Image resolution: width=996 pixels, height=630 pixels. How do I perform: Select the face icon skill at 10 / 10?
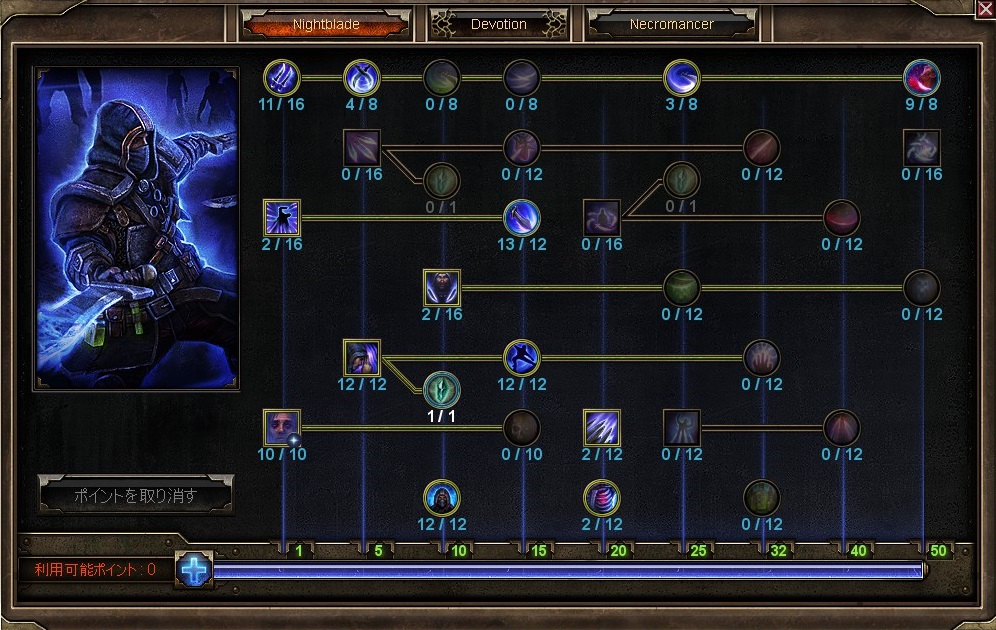282,427
